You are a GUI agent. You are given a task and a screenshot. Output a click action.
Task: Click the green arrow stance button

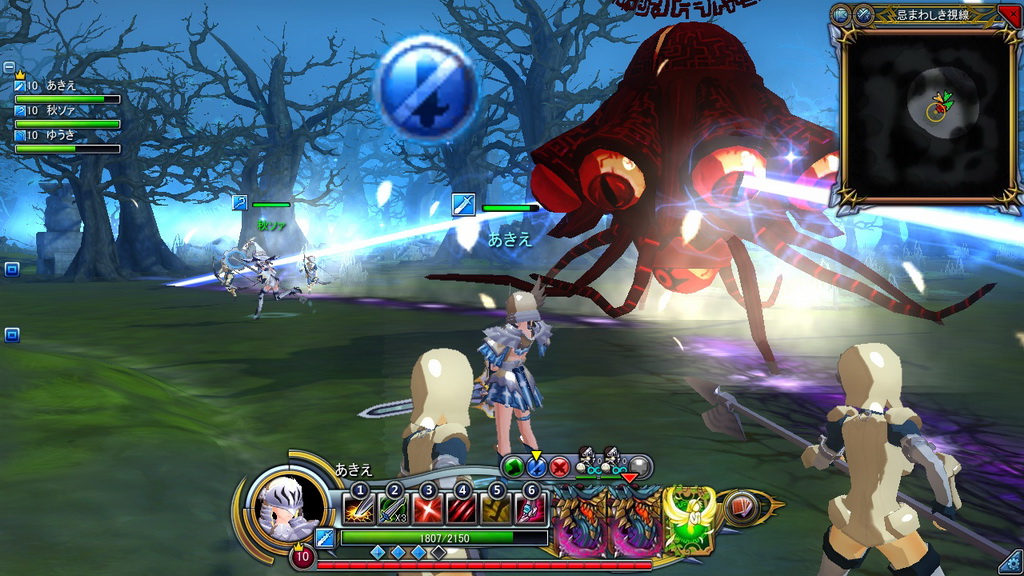click(513, 467)
